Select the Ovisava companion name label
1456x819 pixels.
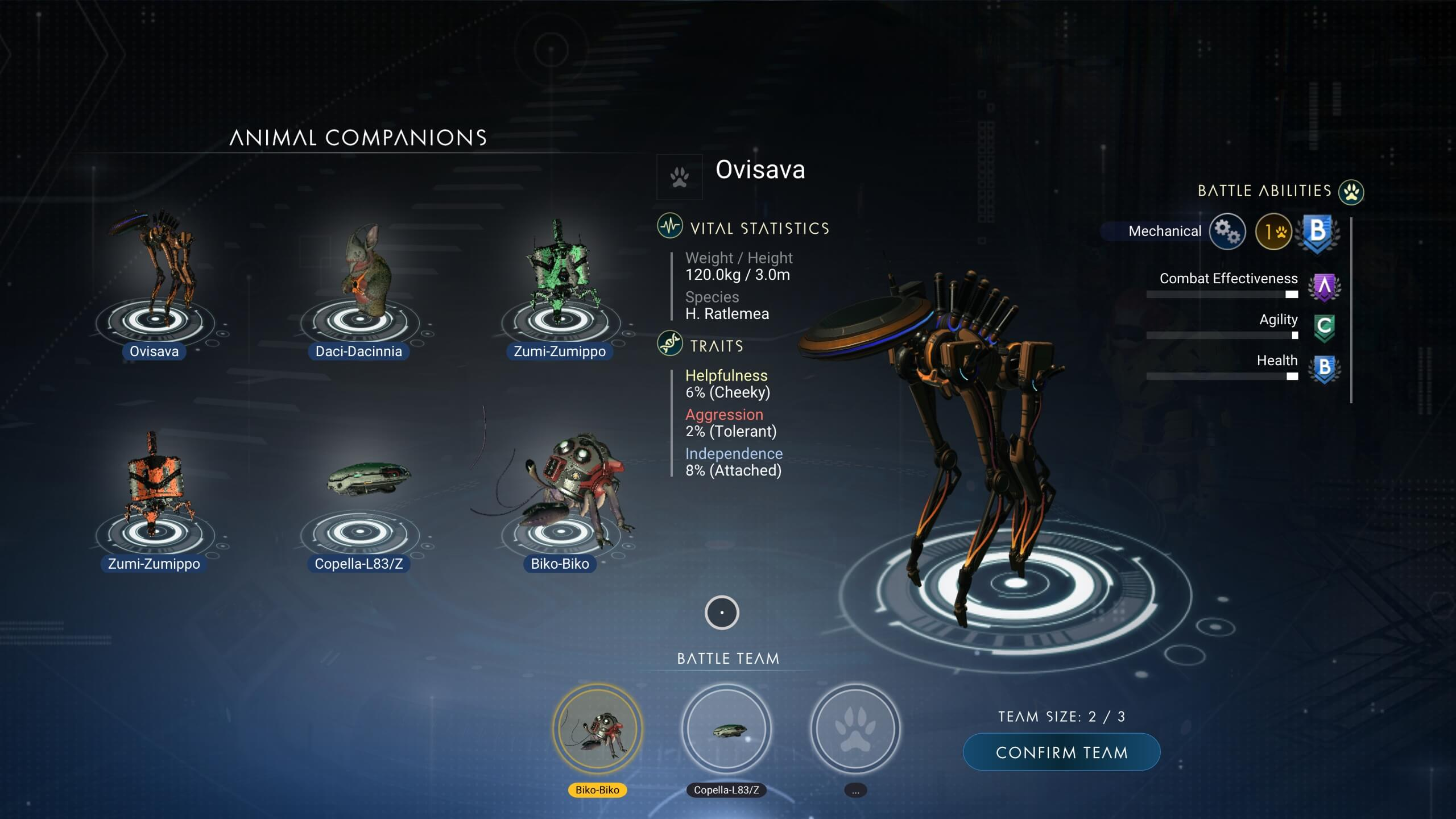(153, 351)
